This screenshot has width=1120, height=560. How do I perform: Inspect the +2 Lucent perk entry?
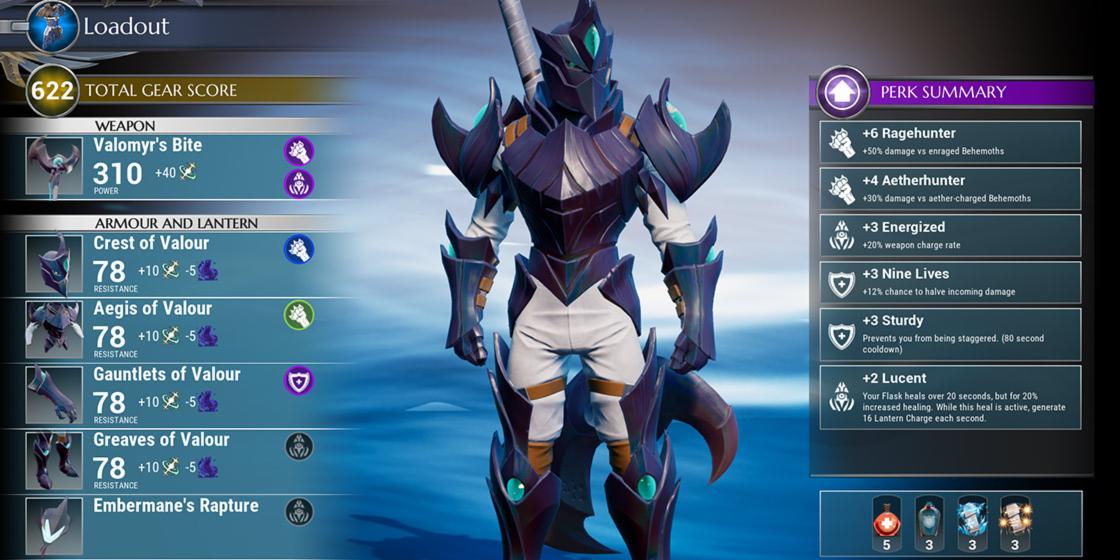coord(950,397)
